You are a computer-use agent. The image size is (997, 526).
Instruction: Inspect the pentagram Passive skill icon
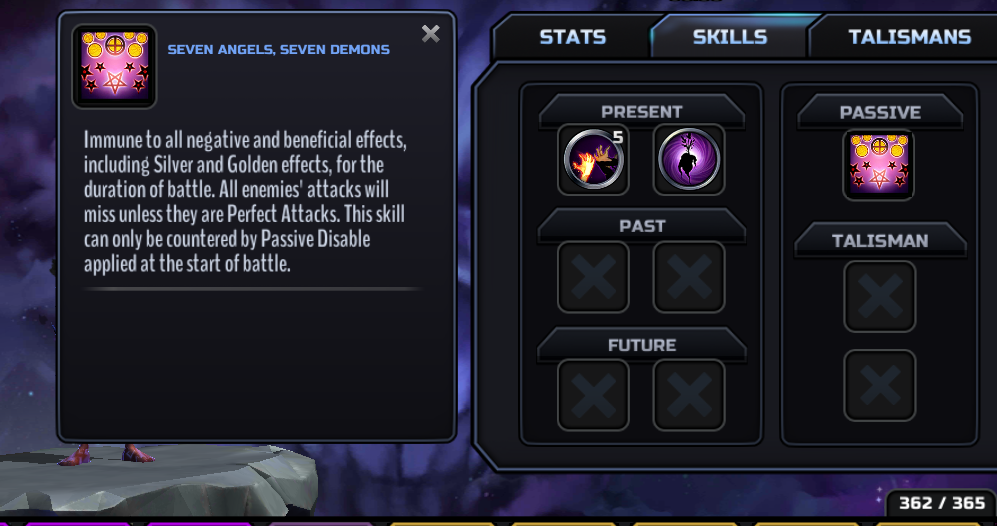coord(878,165)
